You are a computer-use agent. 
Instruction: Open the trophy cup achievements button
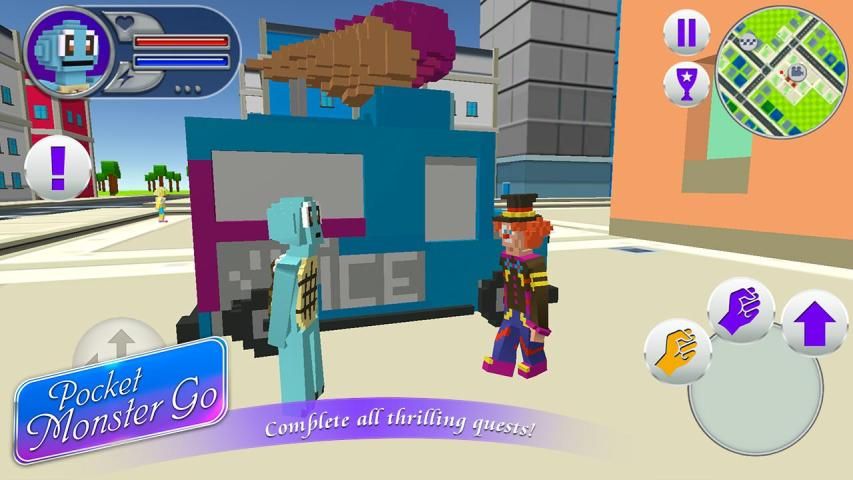click(x=686, y=84)
